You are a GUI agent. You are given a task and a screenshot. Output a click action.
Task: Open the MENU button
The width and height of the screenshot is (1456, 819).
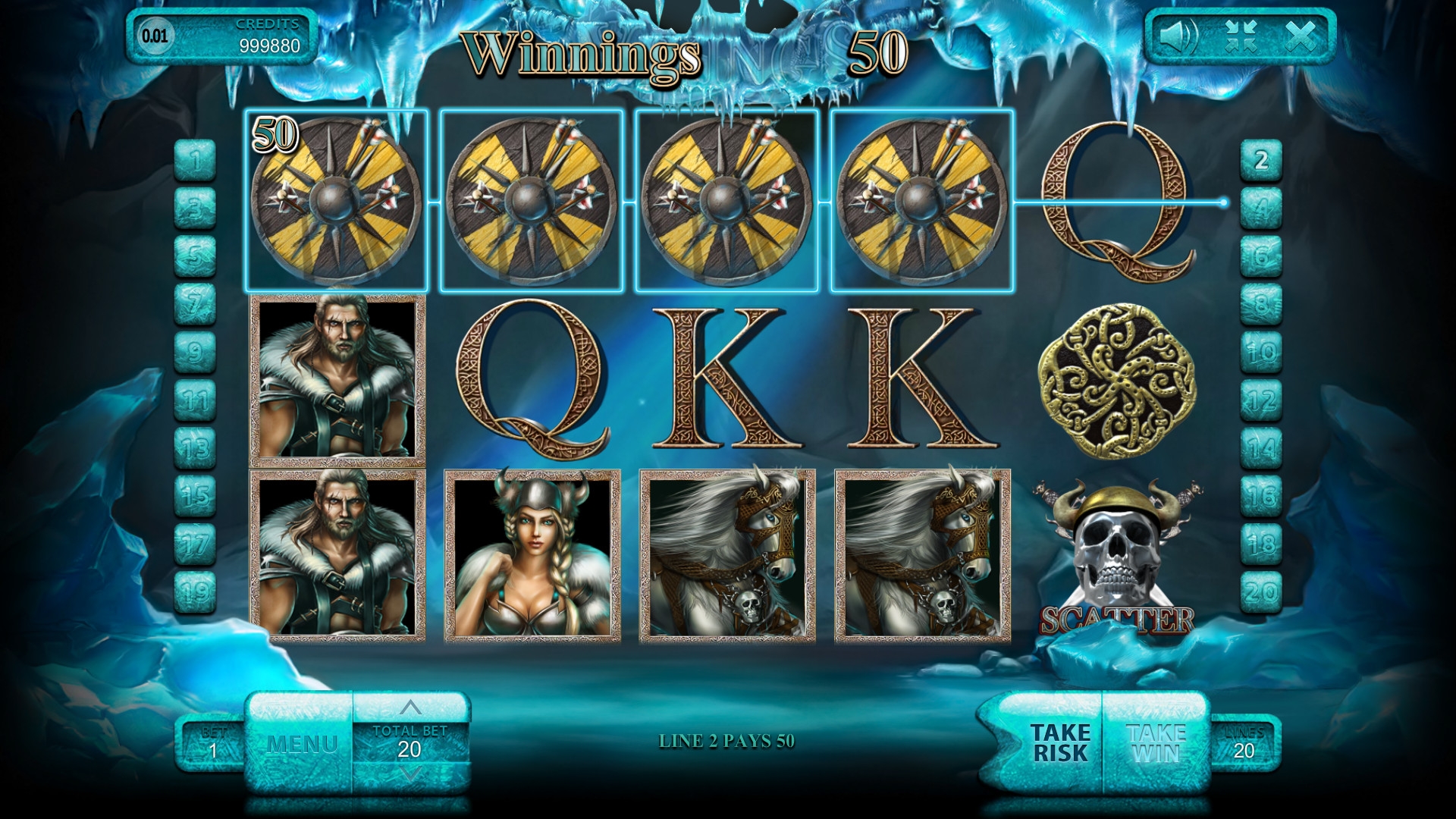click(301, 743)
